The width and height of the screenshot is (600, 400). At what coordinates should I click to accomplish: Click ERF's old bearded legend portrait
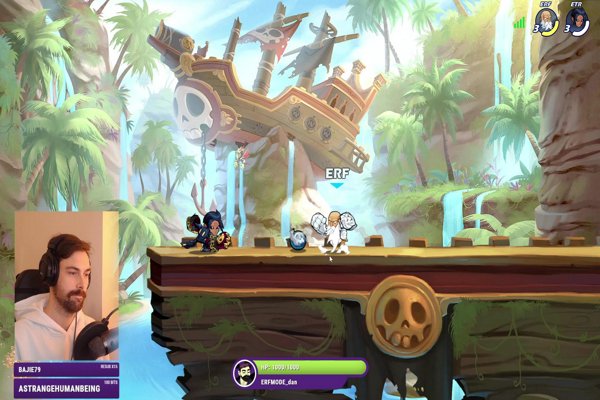click(x=548, y=21)
